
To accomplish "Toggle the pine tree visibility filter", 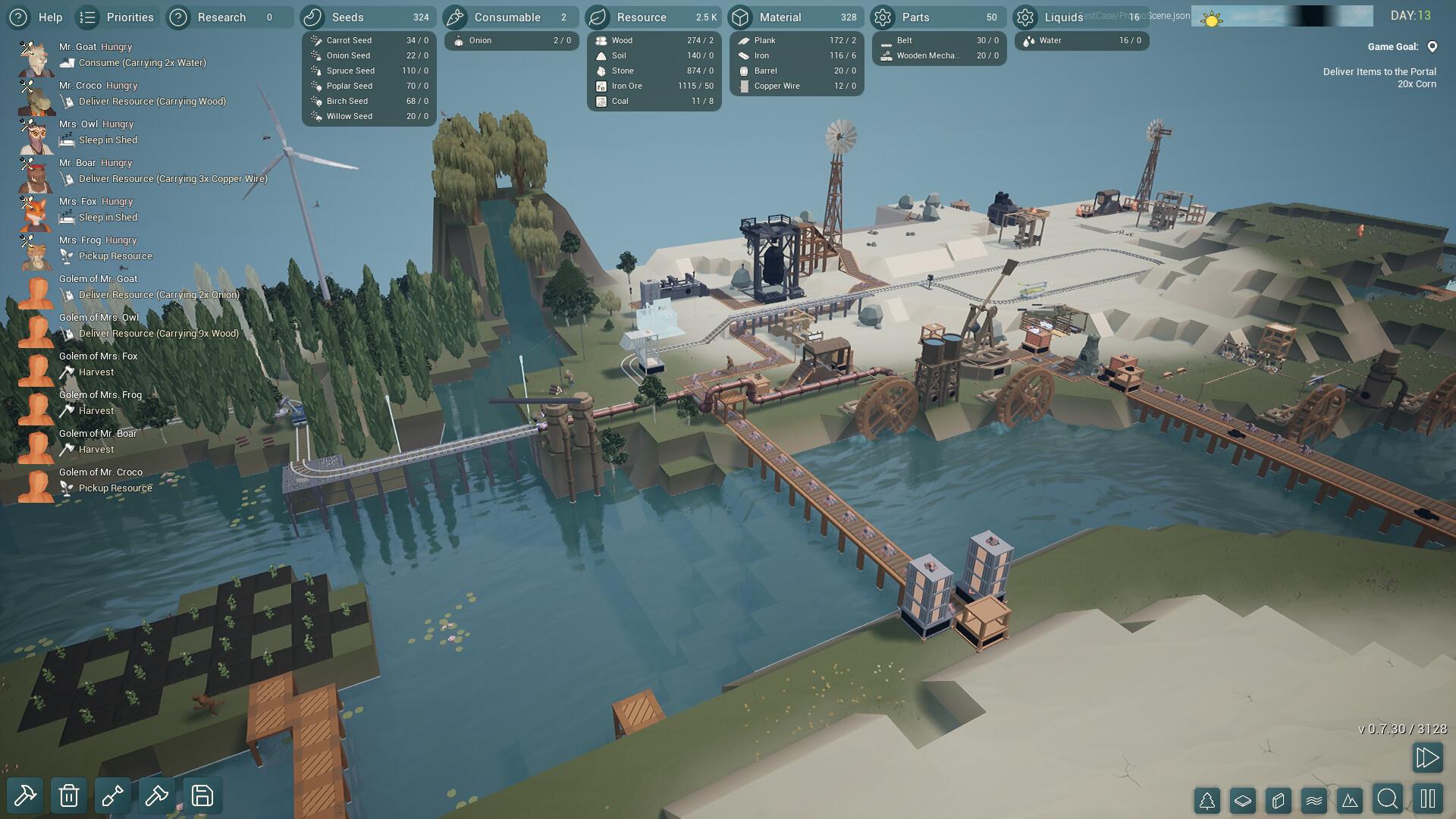I will tap(1207, 799).
